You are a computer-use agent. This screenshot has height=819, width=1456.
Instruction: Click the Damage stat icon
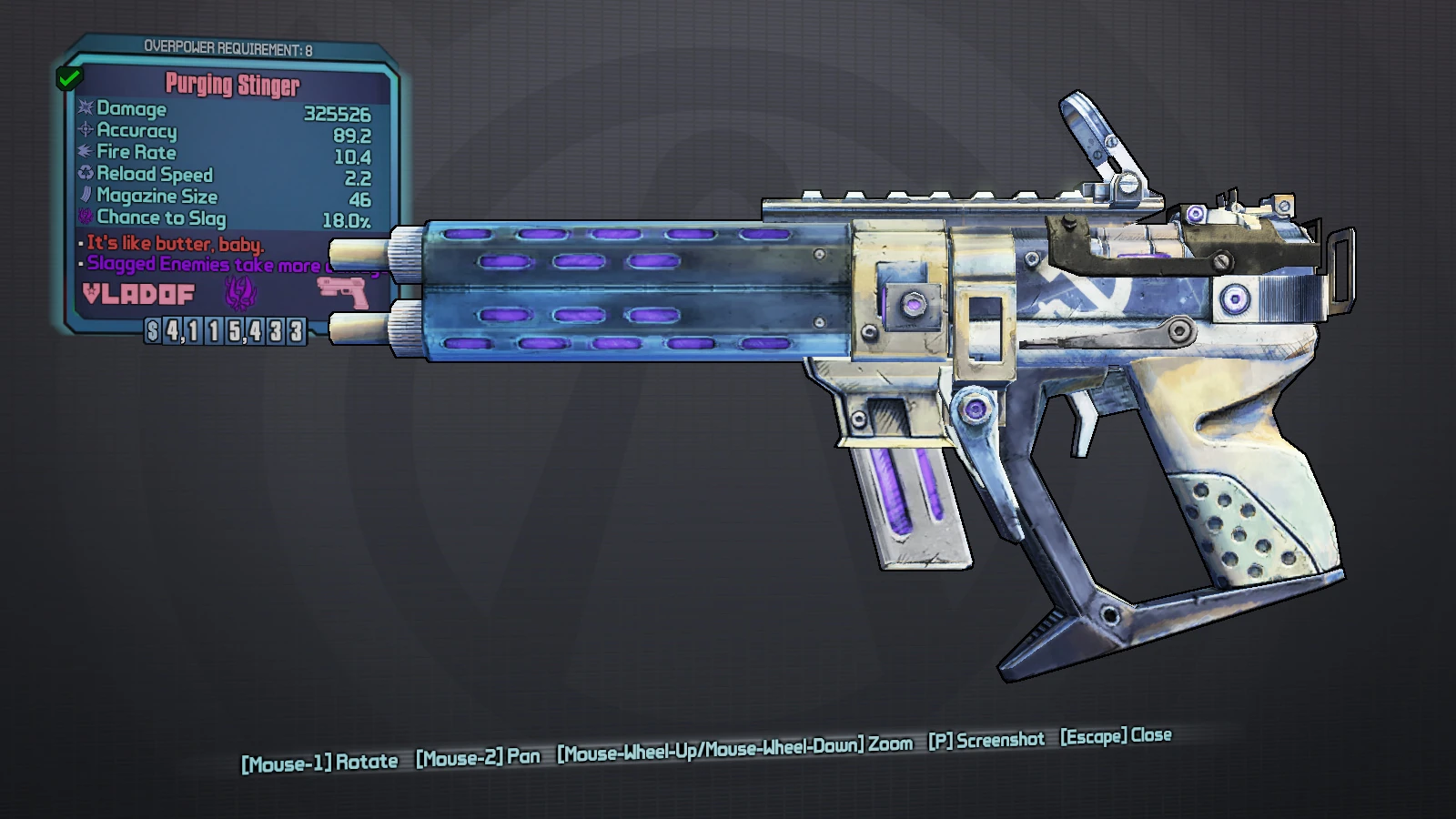point(84,110)
